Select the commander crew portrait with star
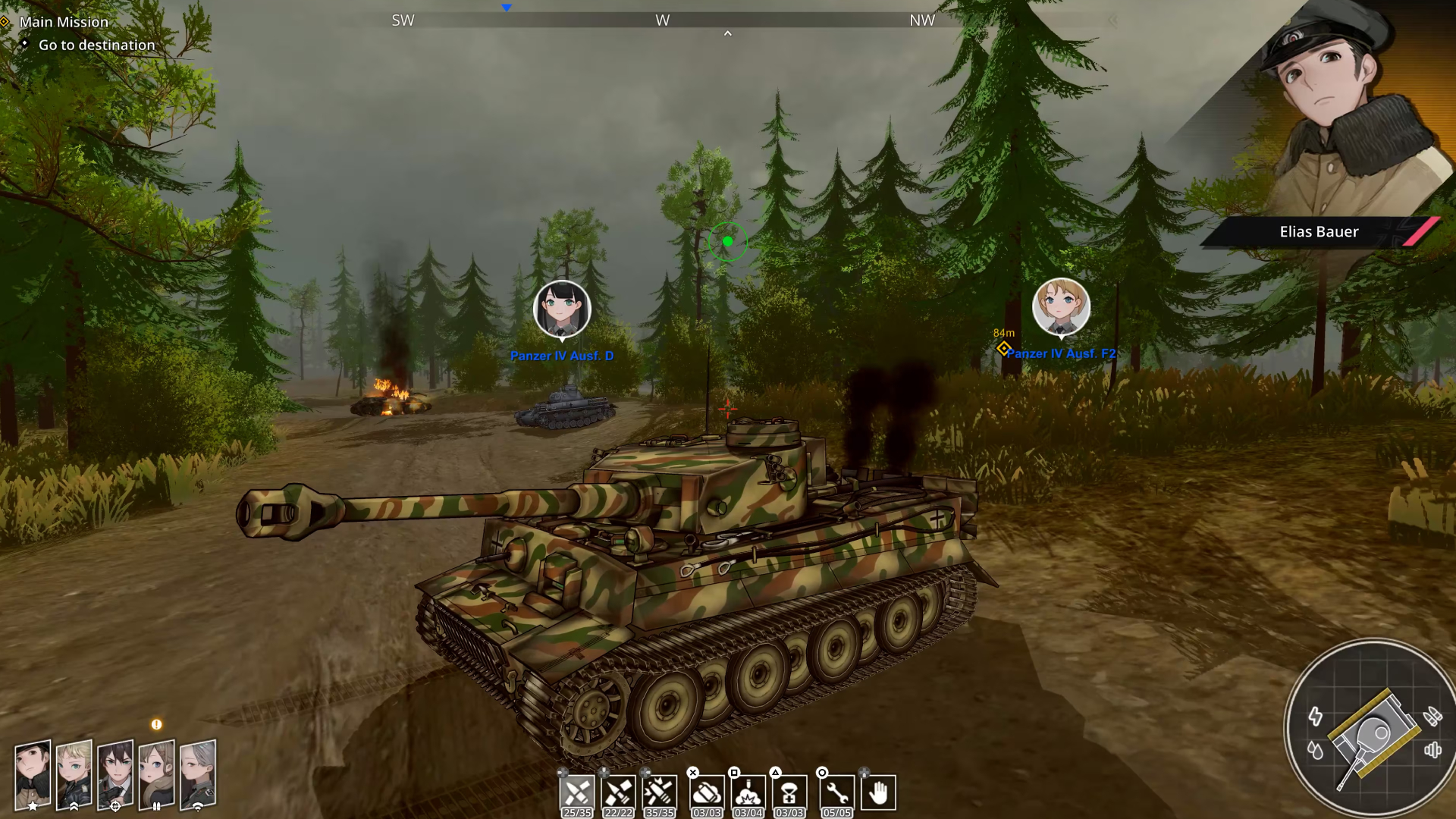Image resolution: width=1456 pixels, height=819 pixels. pos(33,773)
